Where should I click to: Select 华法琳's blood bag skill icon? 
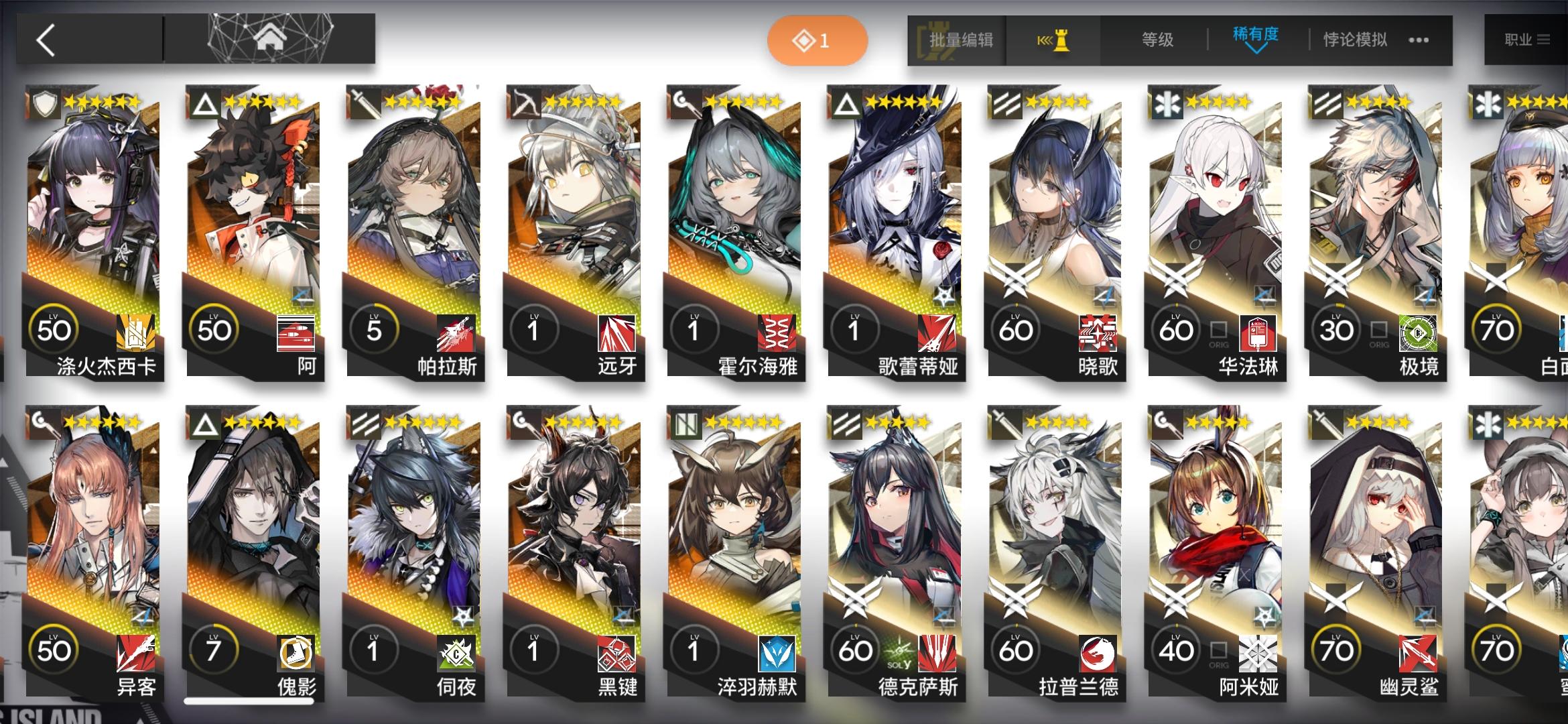(1258, 335)
